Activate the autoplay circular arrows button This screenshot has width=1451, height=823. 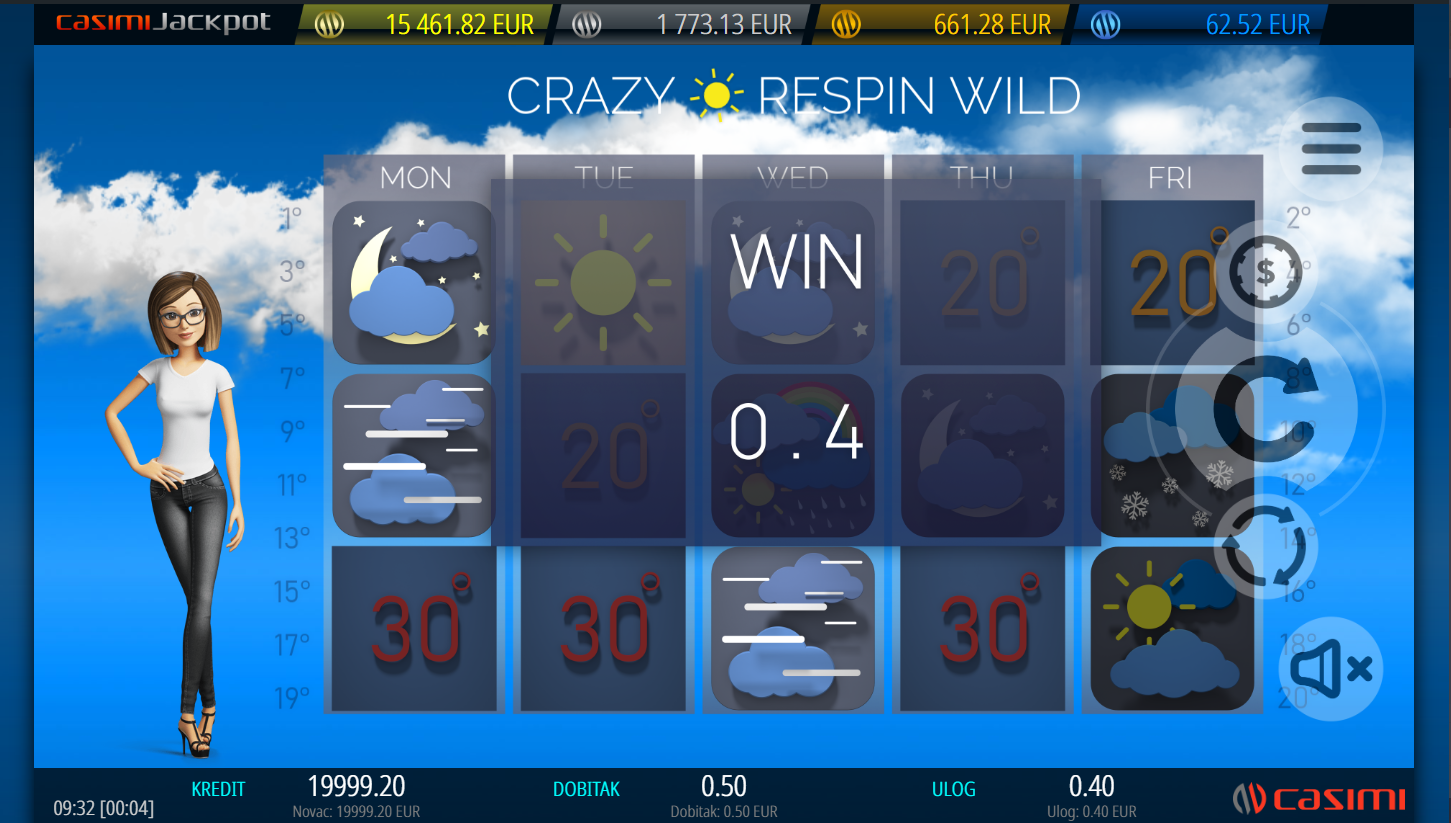tap(1265, 546)
